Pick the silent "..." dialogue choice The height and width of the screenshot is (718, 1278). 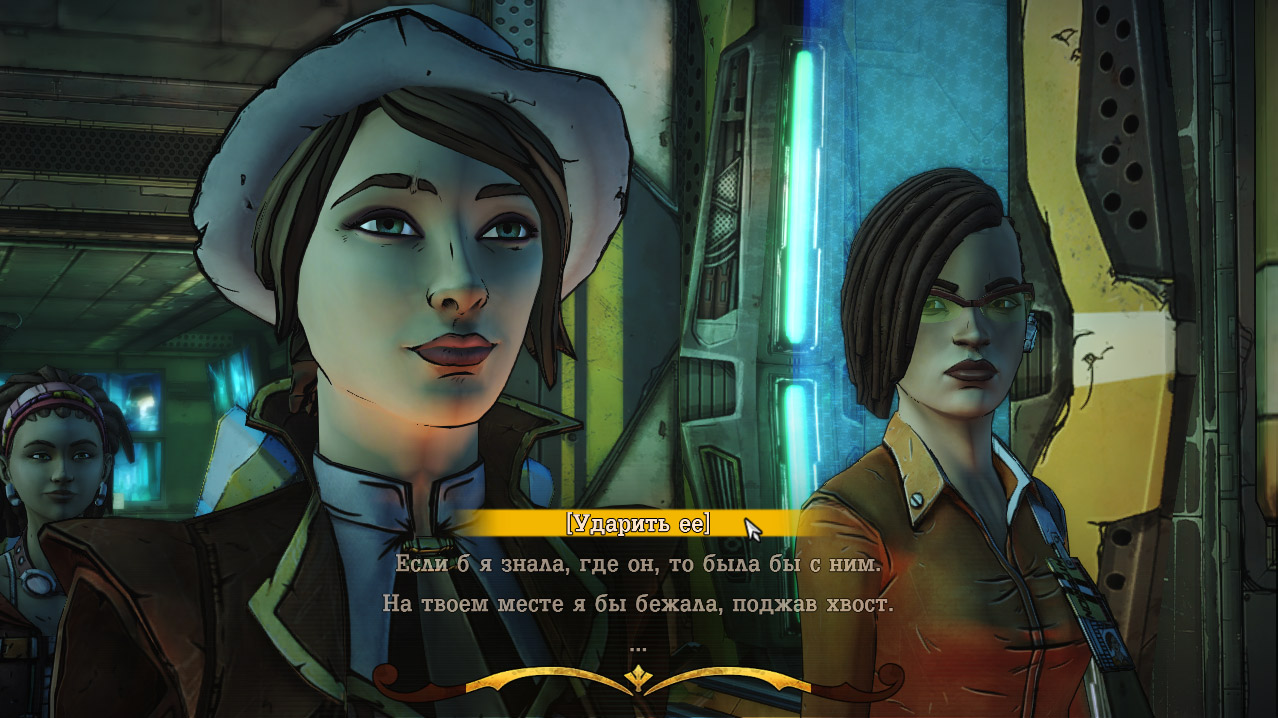[639, 647]
